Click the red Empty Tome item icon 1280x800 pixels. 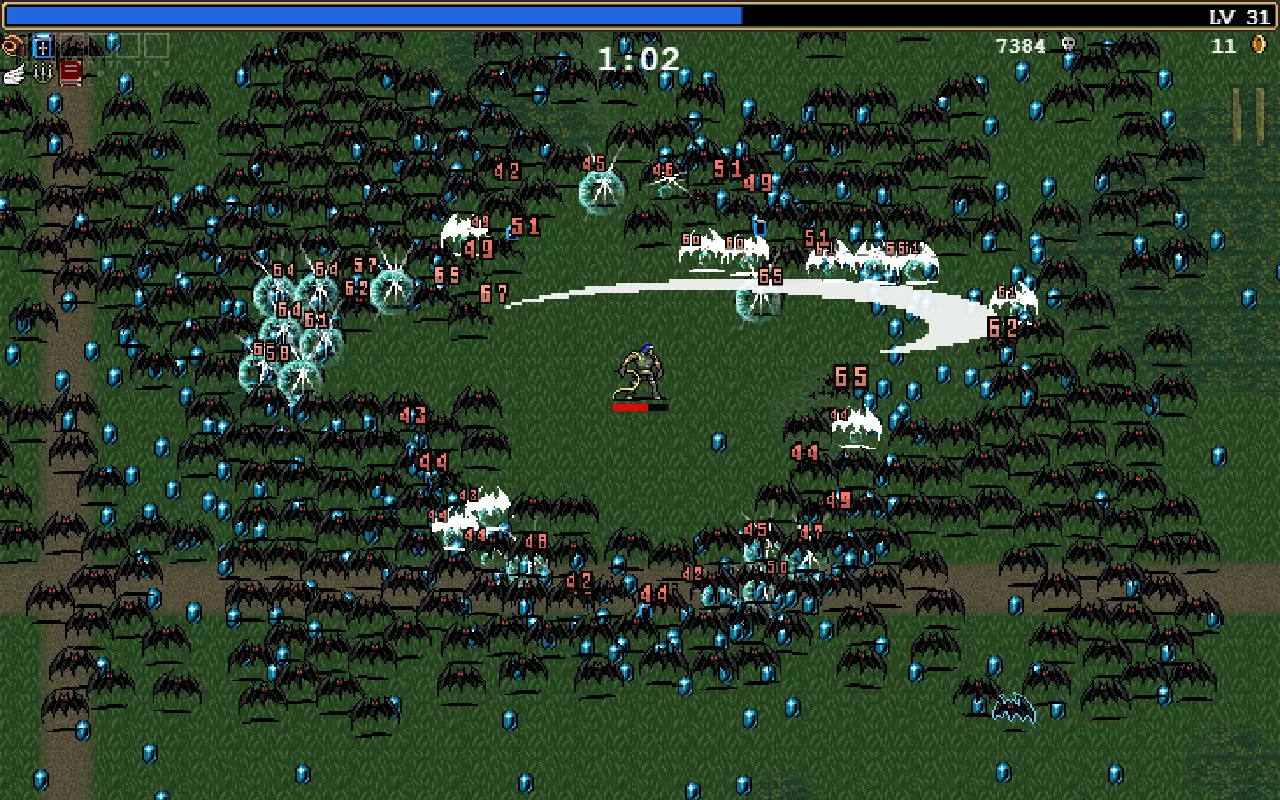(70, 75)
